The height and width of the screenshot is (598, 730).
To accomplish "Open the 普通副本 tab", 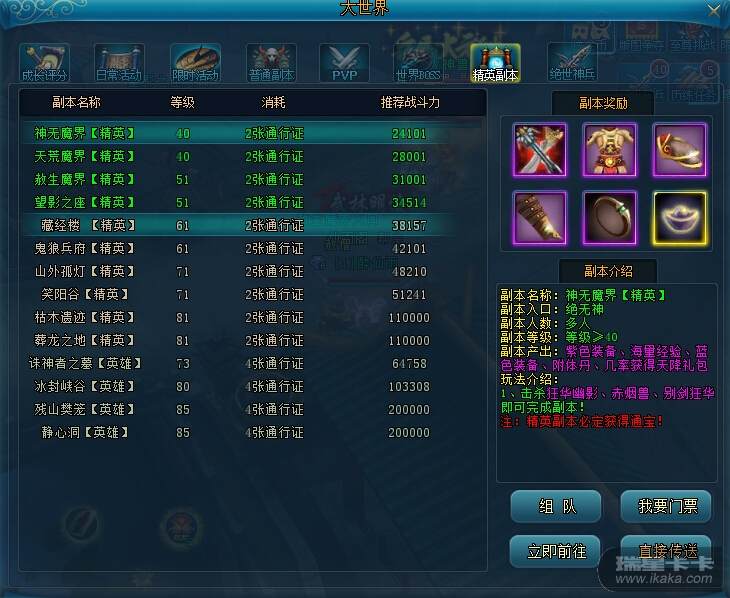I will (271, 63).
